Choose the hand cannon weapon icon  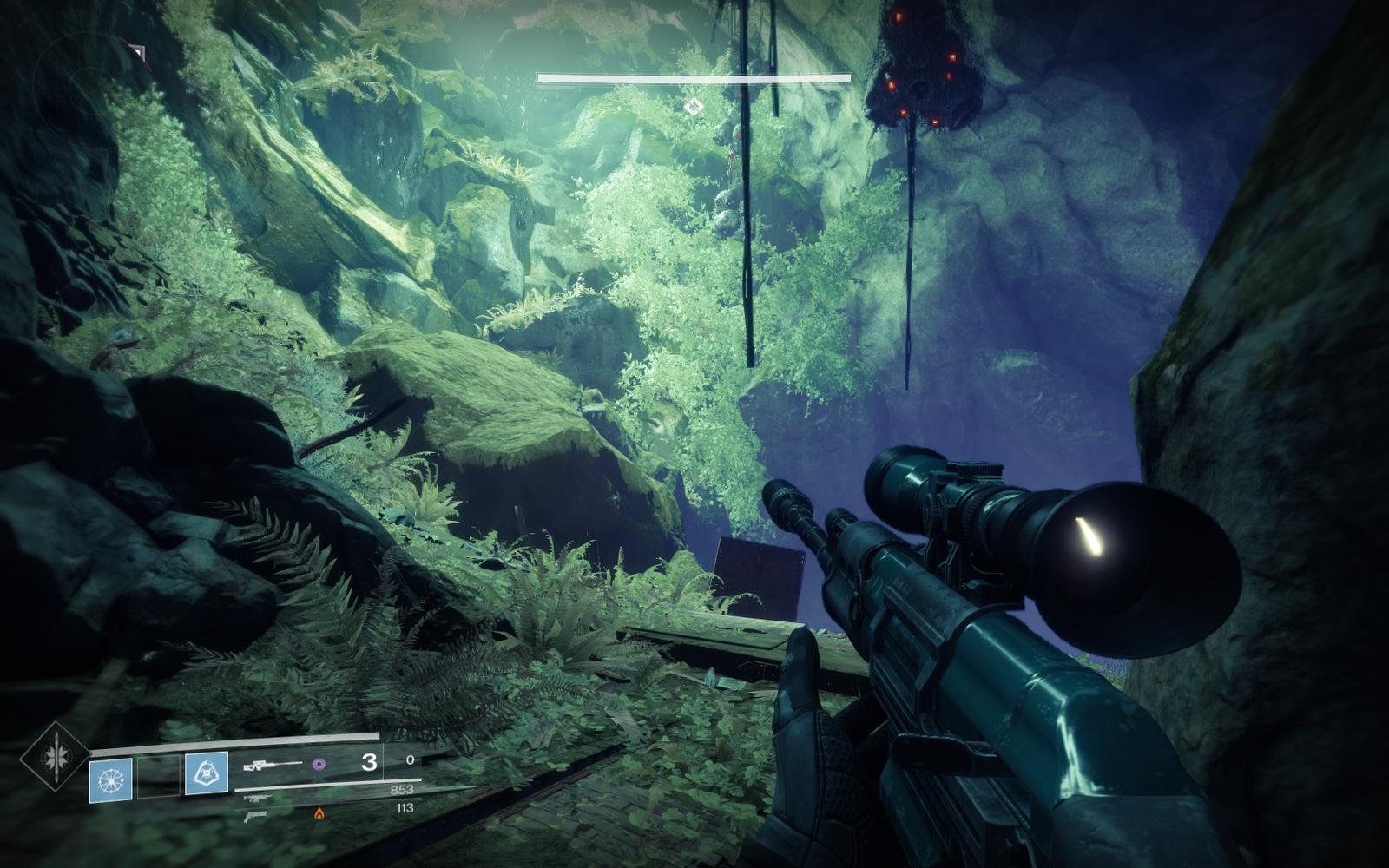click(x=256, y=816)
